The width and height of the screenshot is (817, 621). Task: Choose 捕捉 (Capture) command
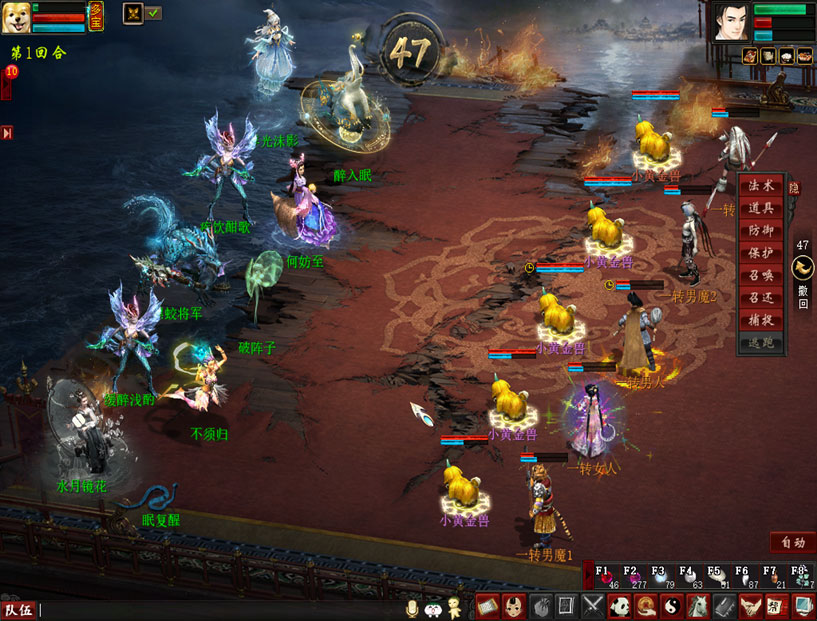[x=761, y=319]
